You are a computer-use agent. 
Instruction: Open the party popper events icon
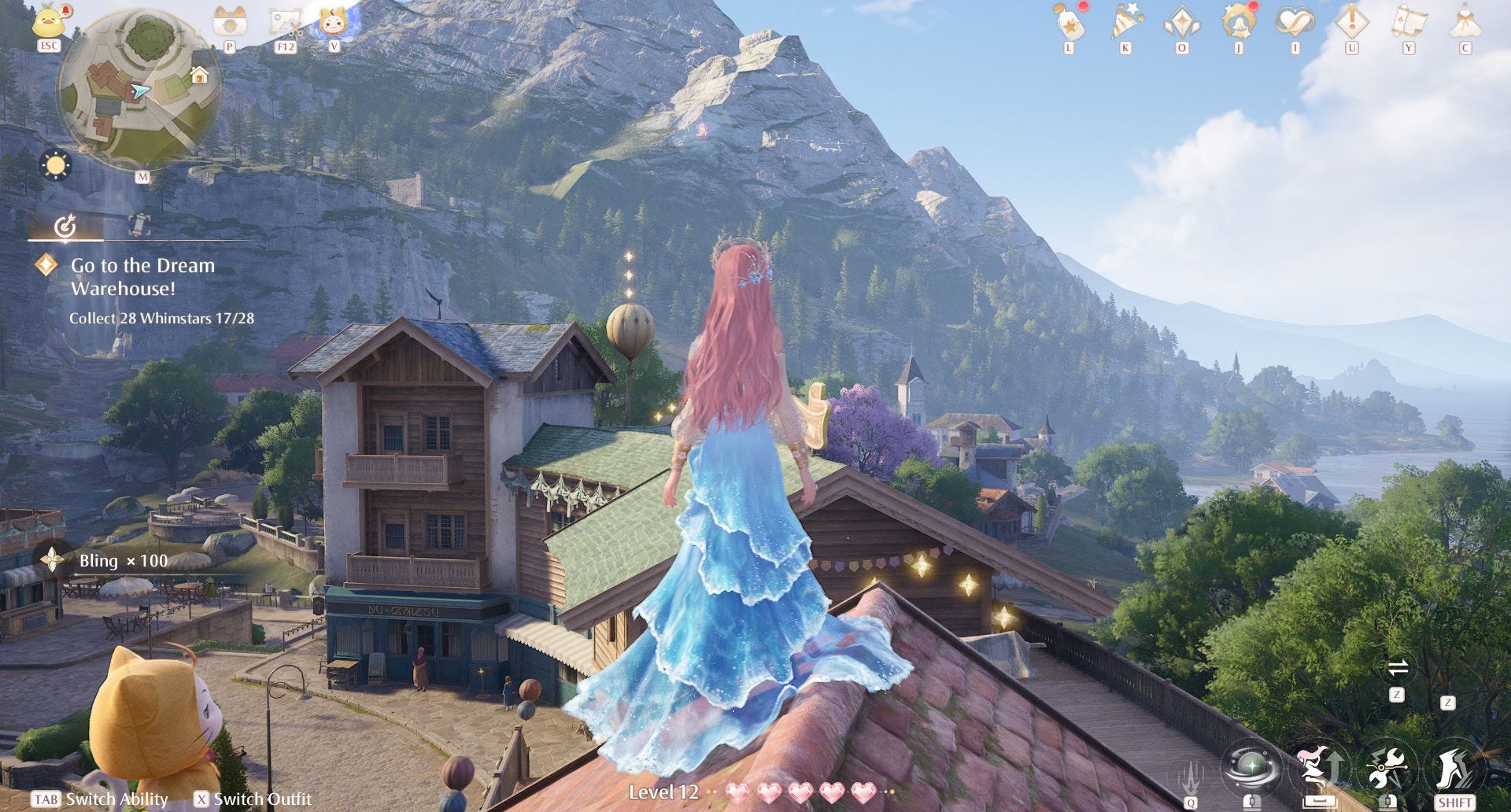click(x=1125, y=22)
